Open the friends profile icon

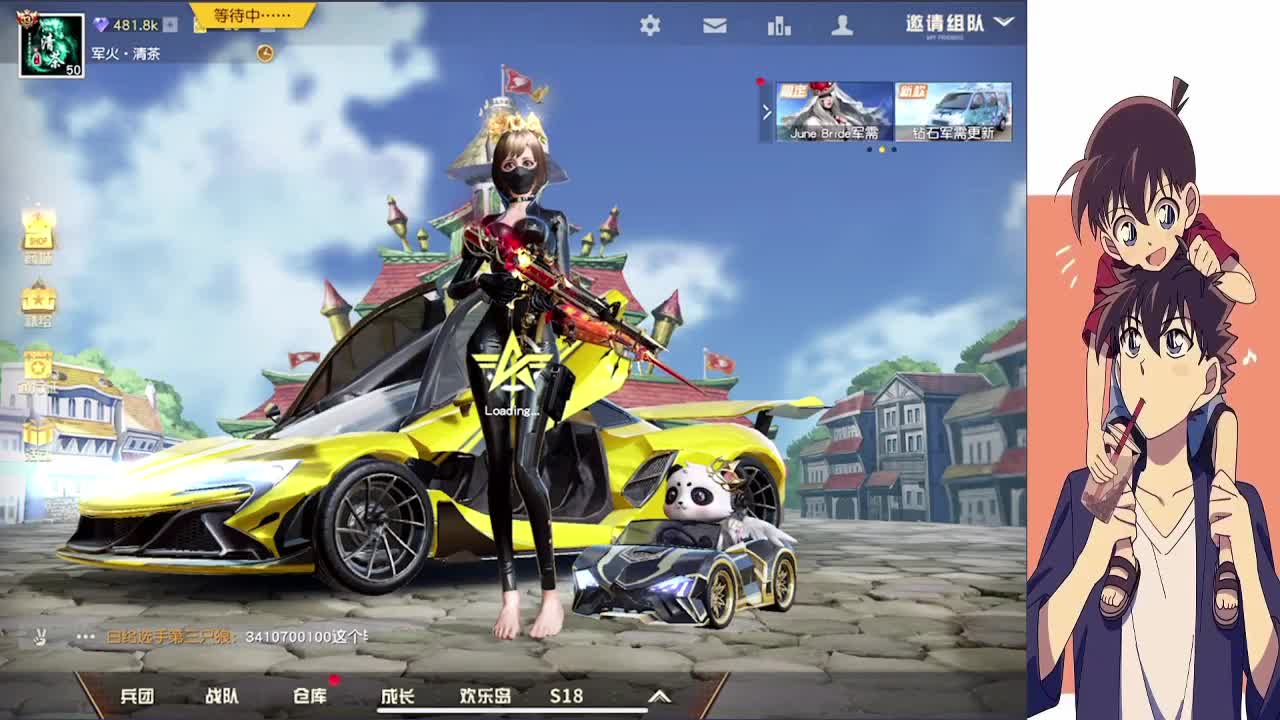846,26
